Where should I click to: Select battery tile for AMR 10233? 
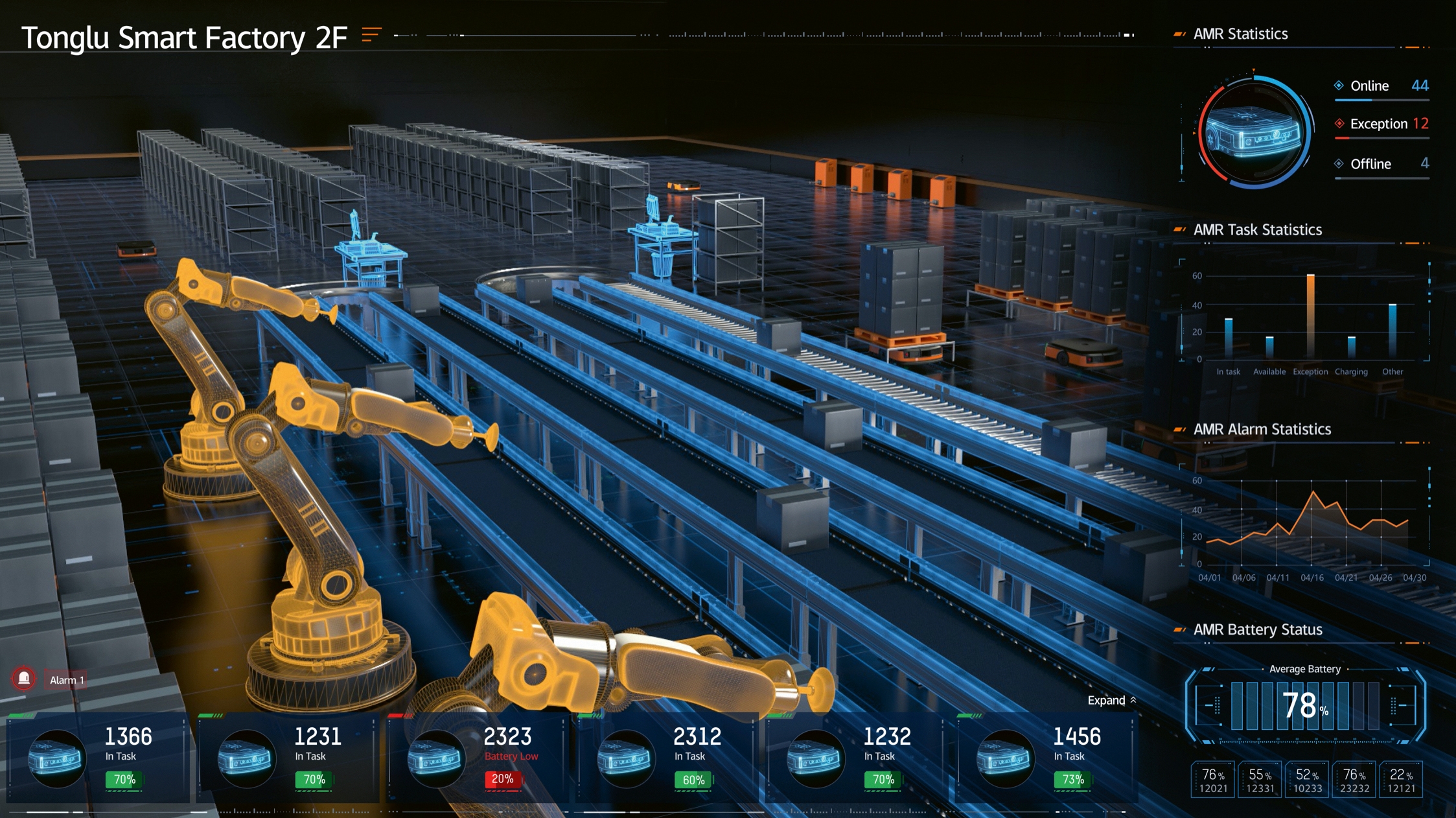coord(1308,780)
